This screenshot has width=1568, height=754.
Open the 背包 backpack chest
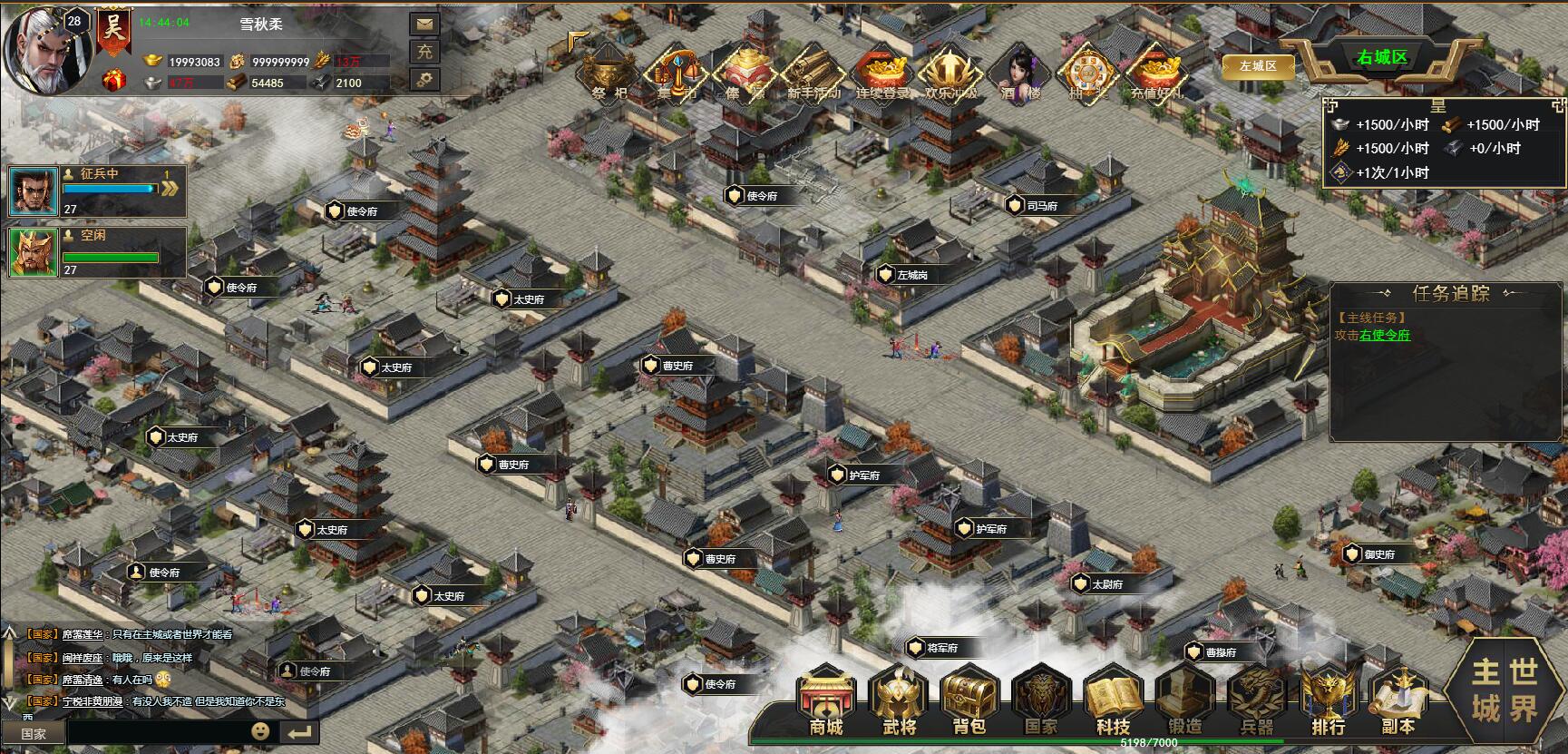969,701
